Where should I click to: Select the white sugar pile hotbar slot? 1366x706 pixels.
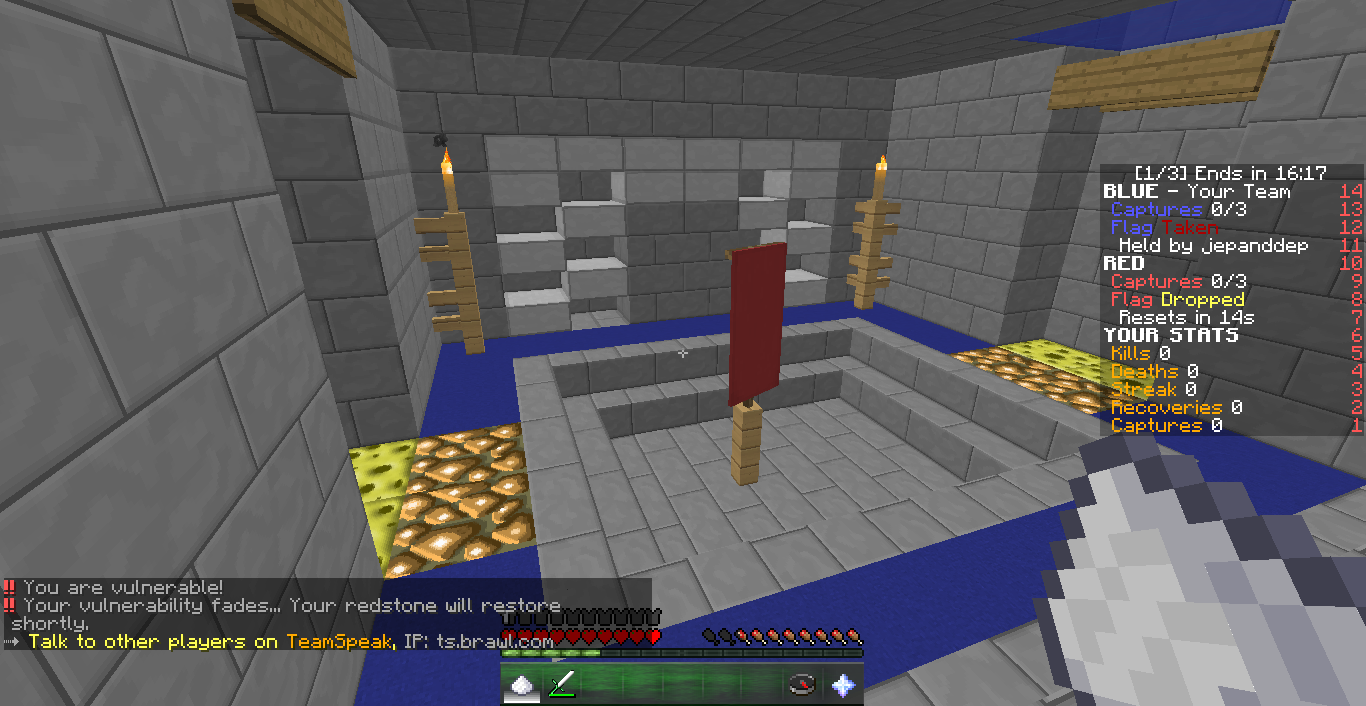coord(521,686)
